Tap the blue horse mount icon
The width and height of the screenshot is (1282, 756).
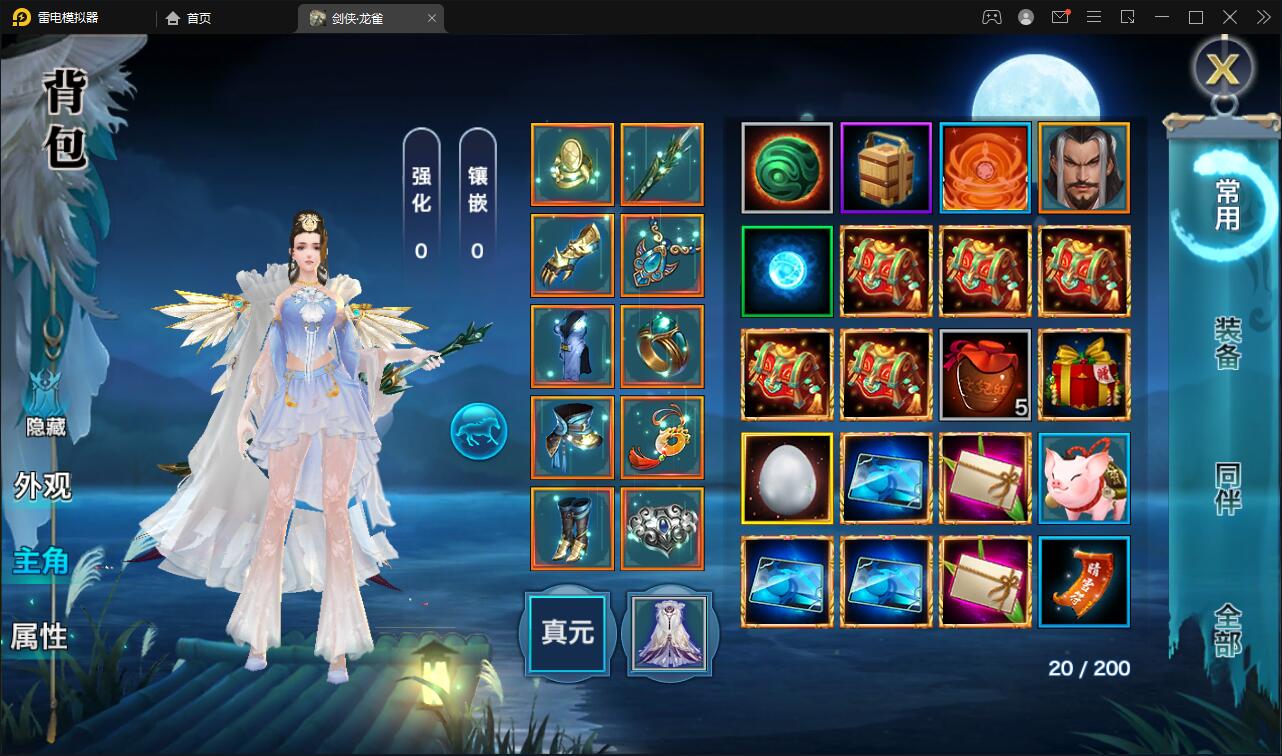point(479,432)
